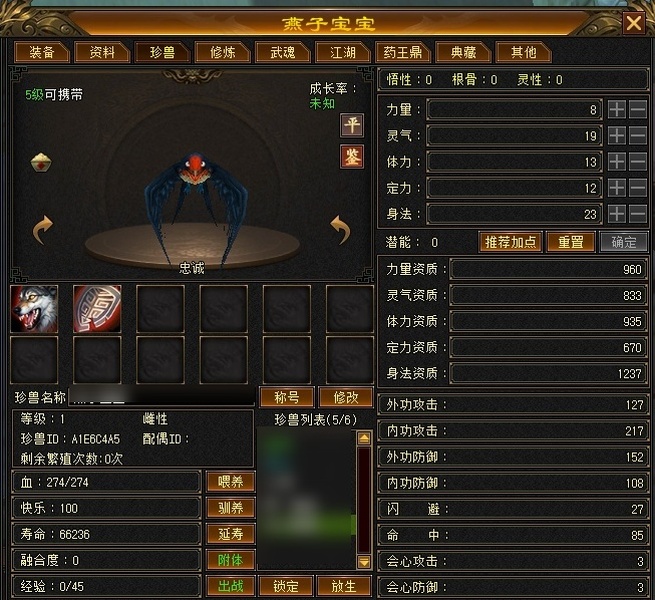Open the 称号 title button
The height and width of the screenshot is (600, 655).
(x=287, y=397)
